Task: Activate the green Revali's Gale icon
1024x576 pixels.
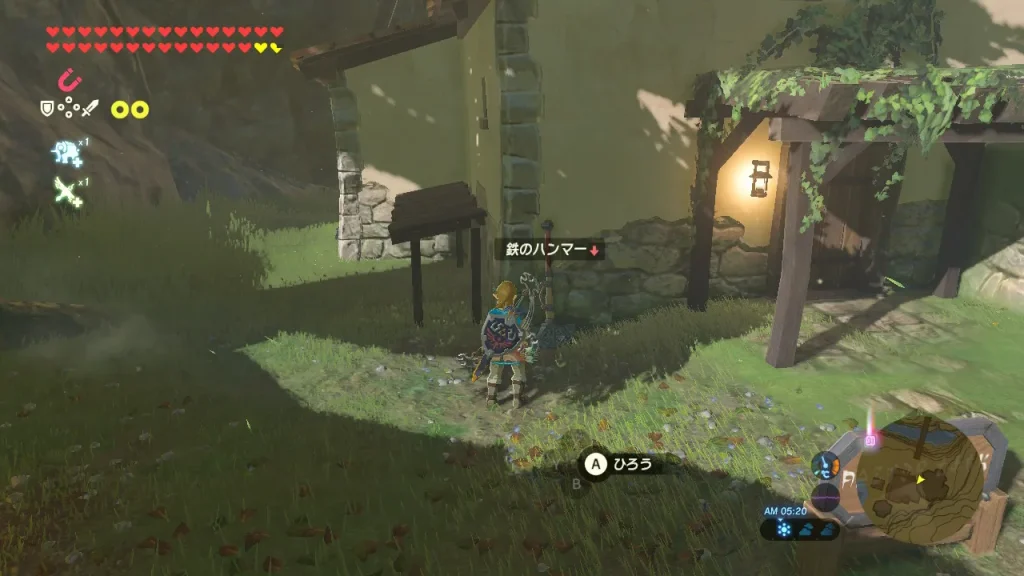Action: pyautogui.click(x=66, y=189)
